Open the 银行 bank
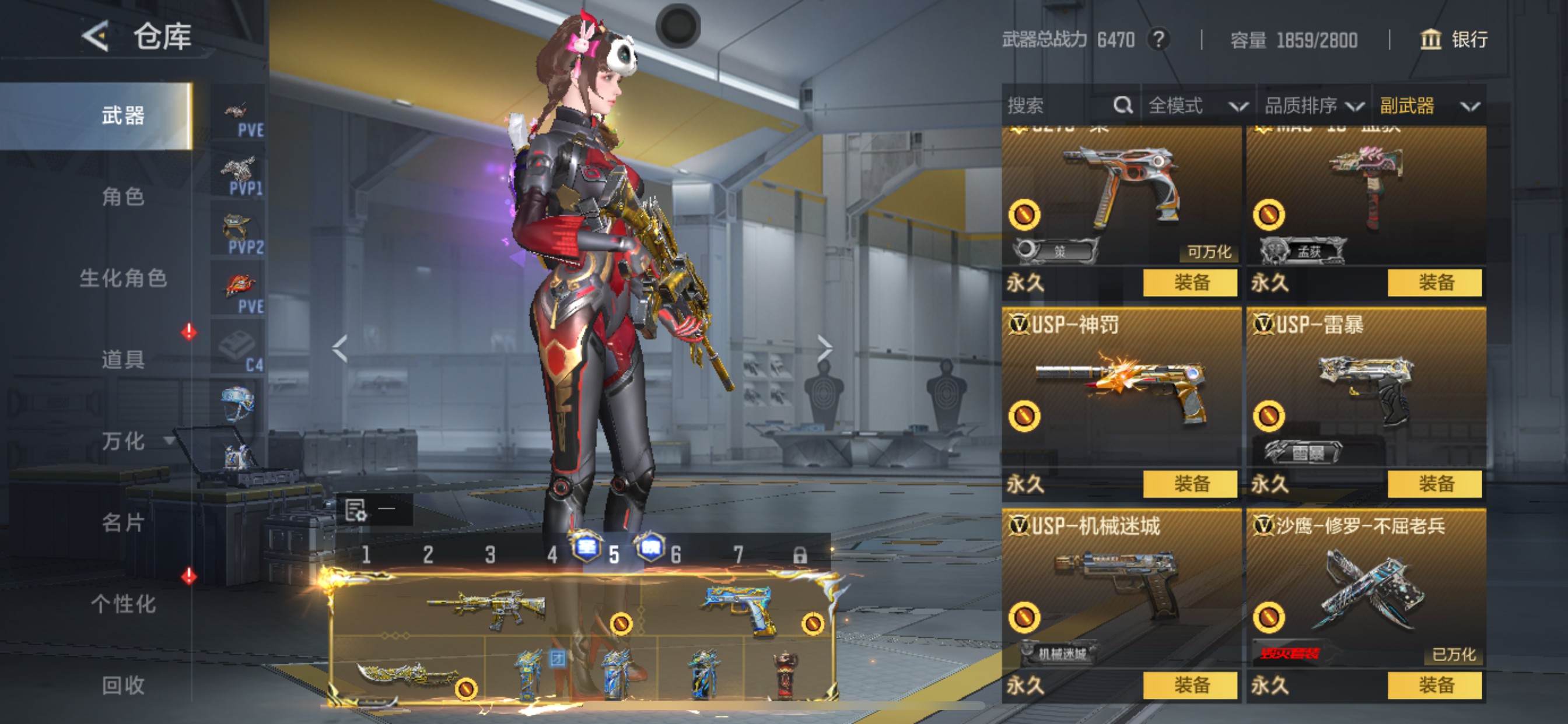1568x724 pixels. (1454, 40)
